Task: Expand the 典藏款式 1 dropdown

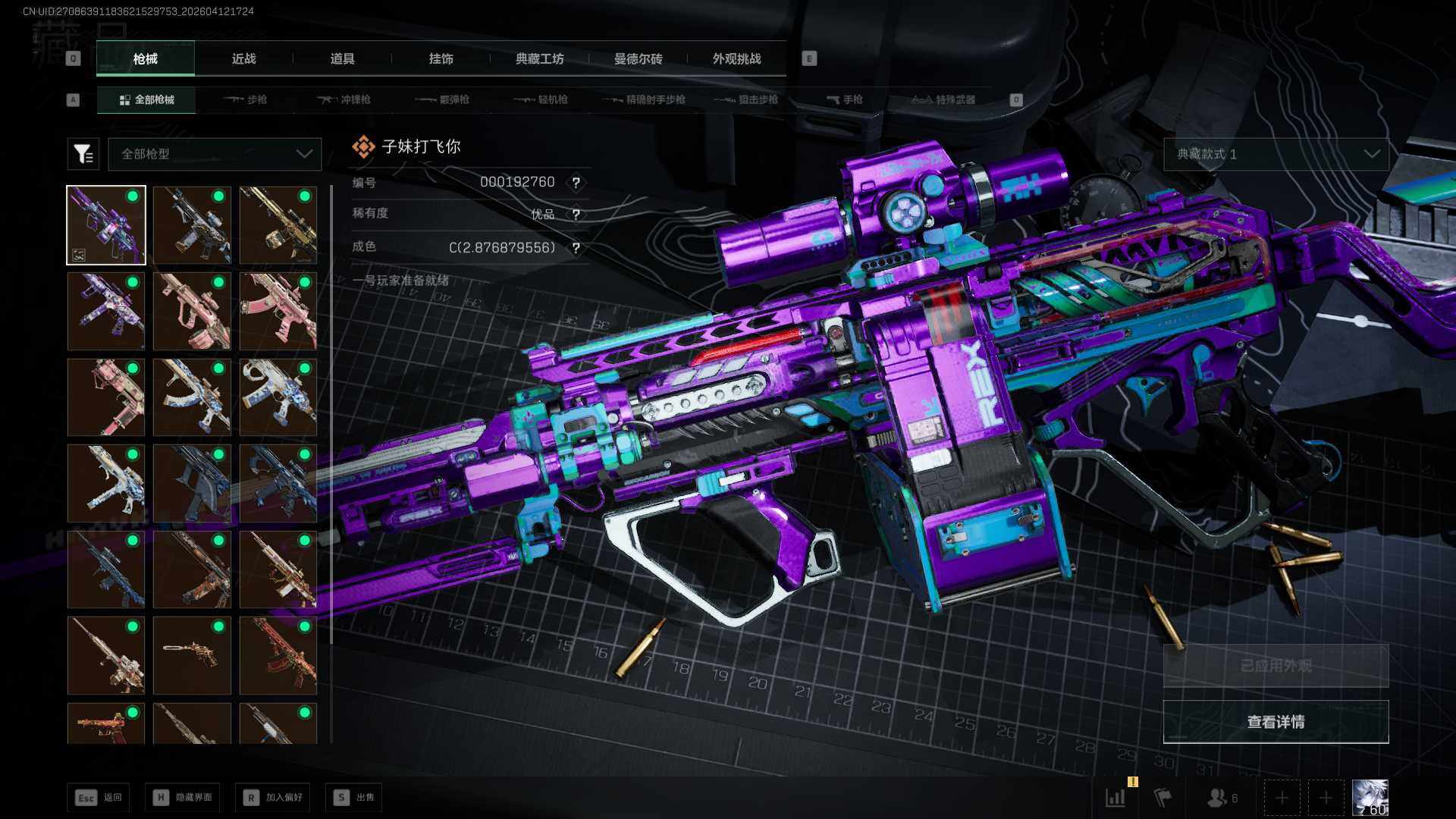Action: [1276, 154]
